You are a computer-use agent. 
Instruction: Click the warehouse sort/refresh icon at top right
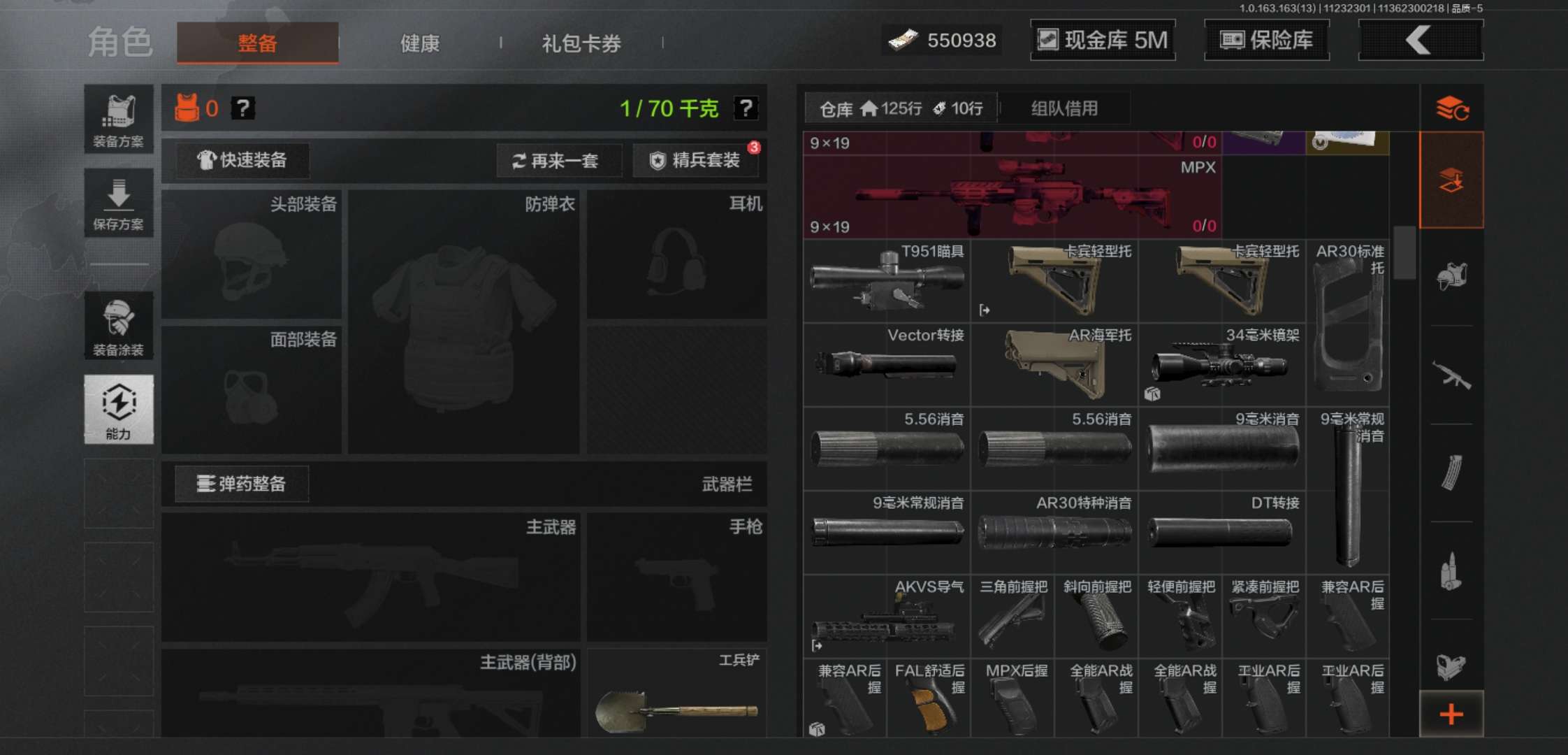coord(1452,110)
